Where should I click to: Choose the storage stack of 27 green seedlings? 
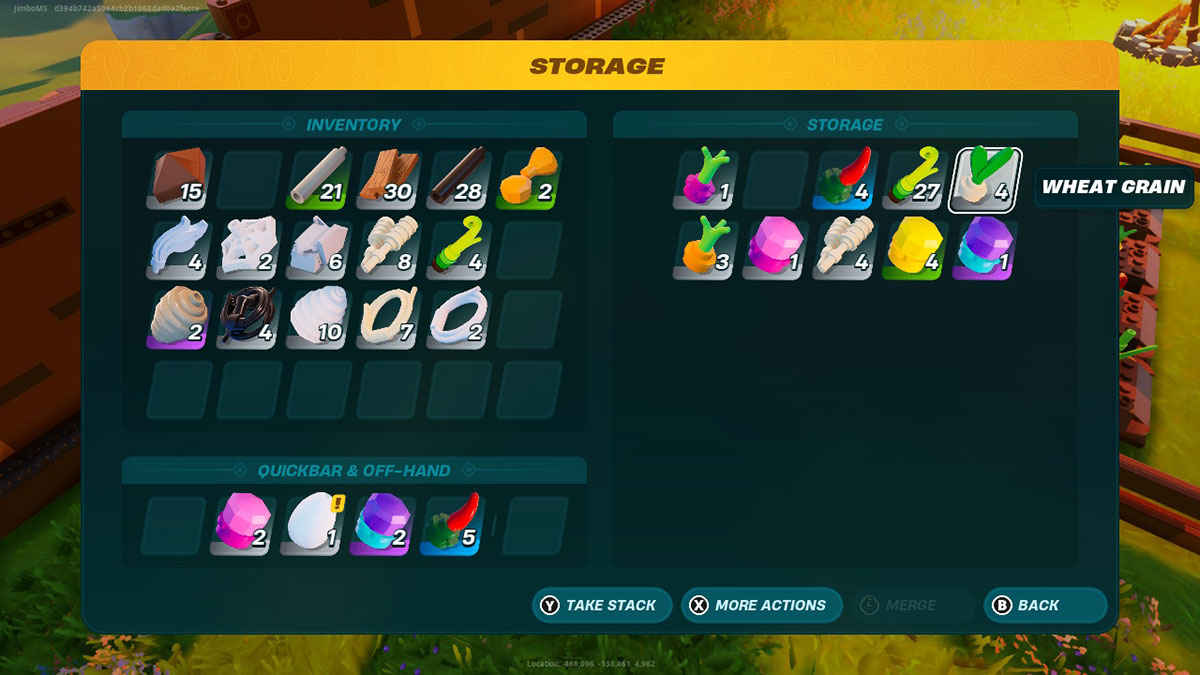[x=914, y=180]
